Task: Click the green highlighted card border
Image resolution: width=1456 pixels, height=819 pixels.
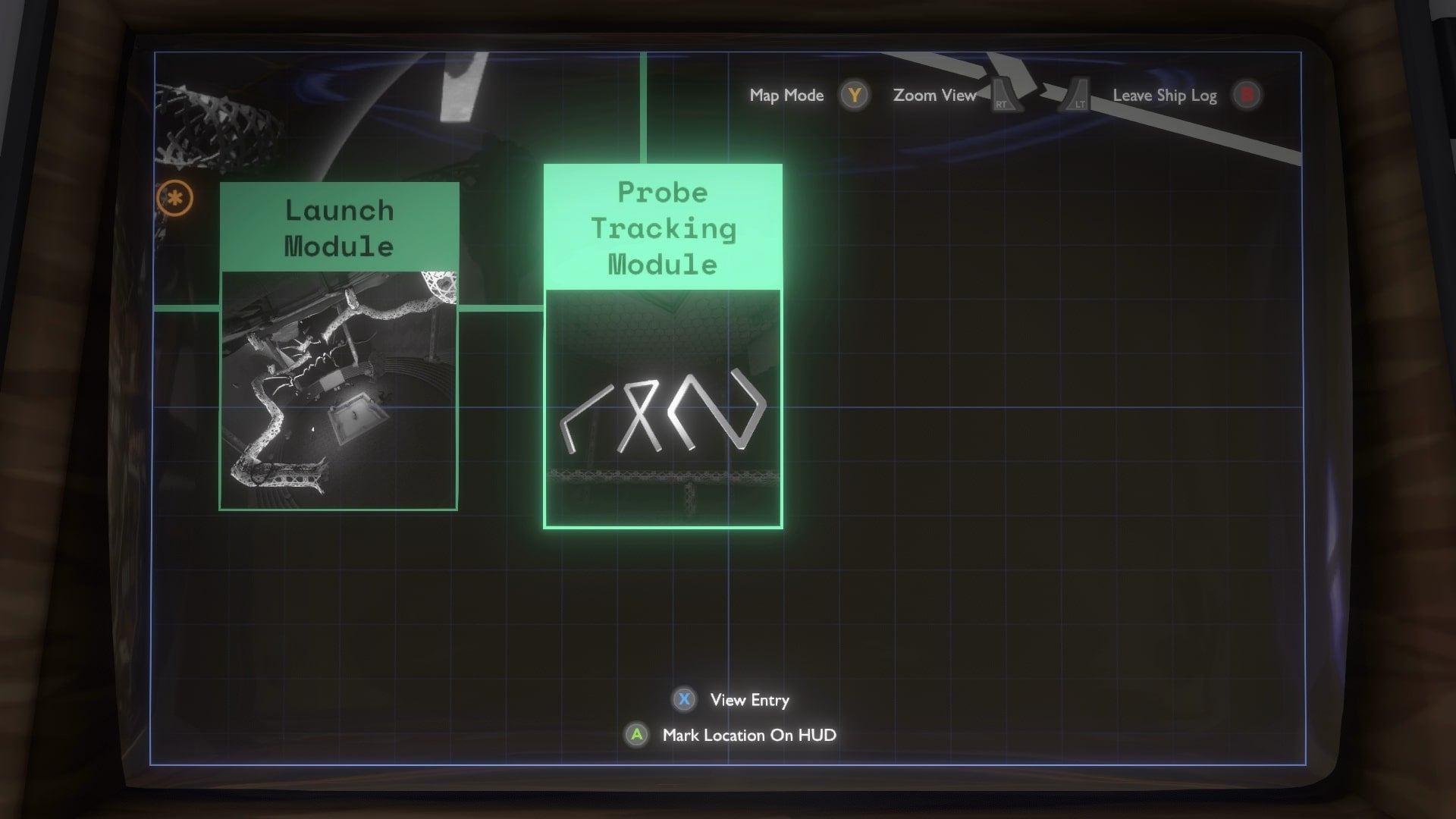Action: (663, 527)
